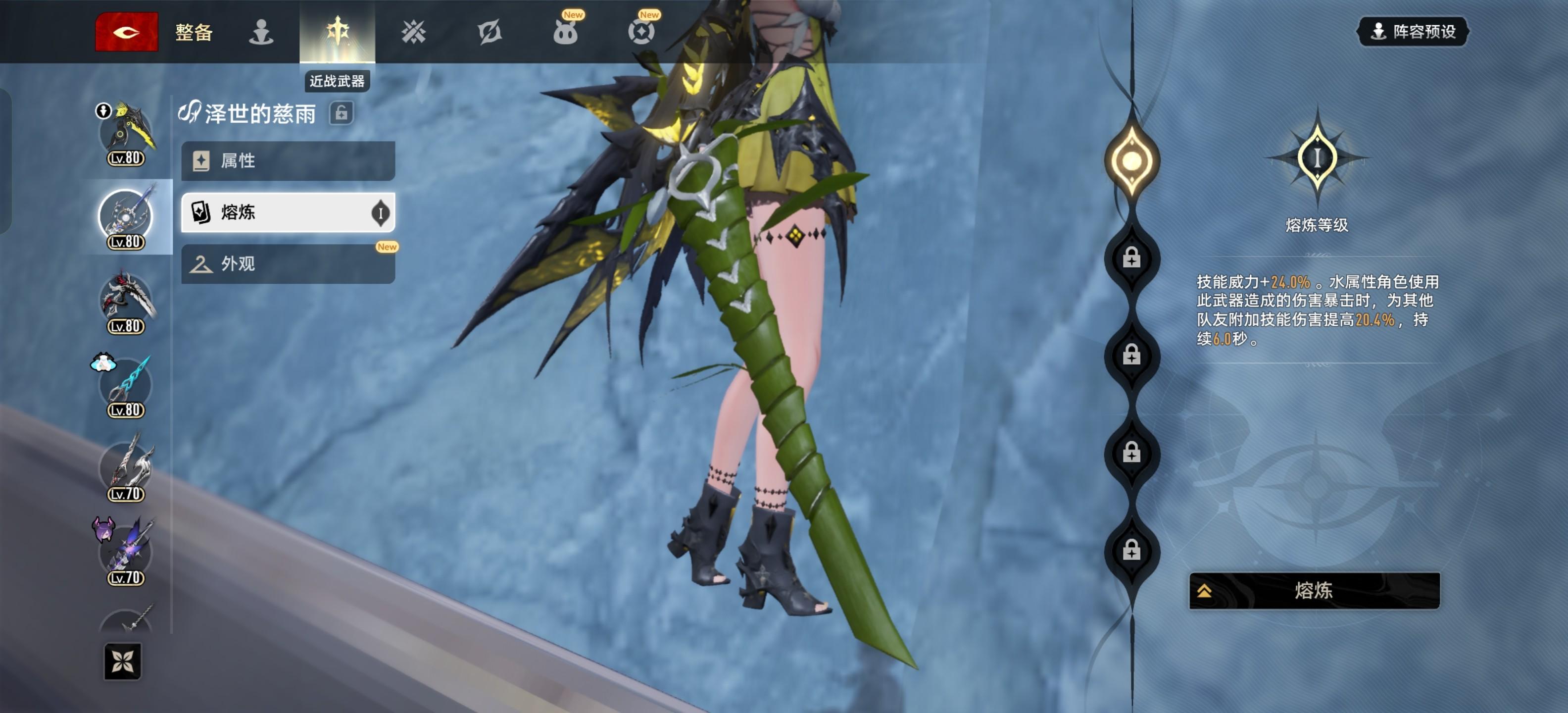This screenshot has height=713, width=1568.
Task: Select the 熔炼 smelting section
Action: pos(288,212)
